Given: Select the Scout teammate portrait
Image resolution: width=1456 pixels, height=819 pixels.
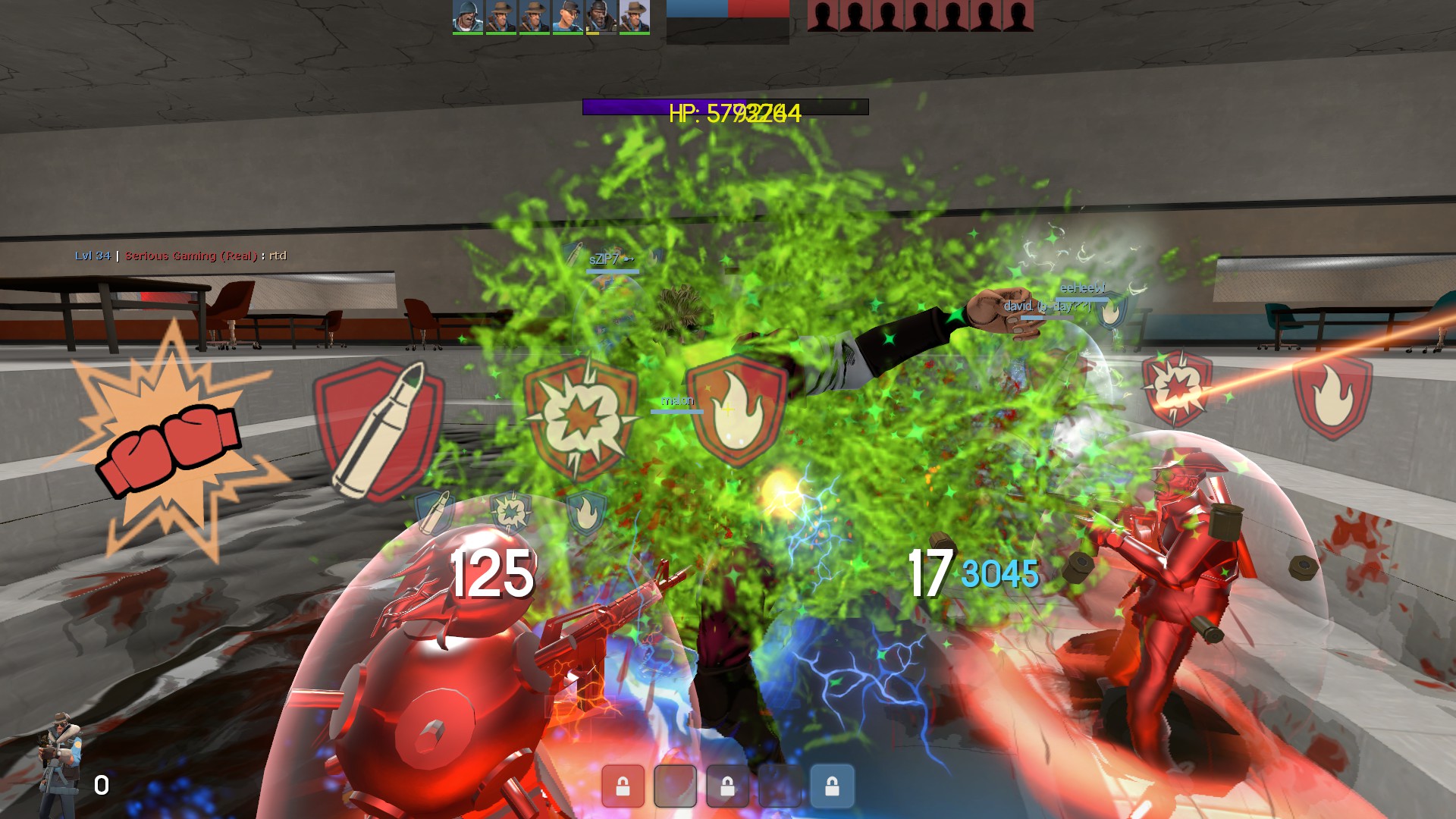Looking at the screenshot, I should click(568, 17).
